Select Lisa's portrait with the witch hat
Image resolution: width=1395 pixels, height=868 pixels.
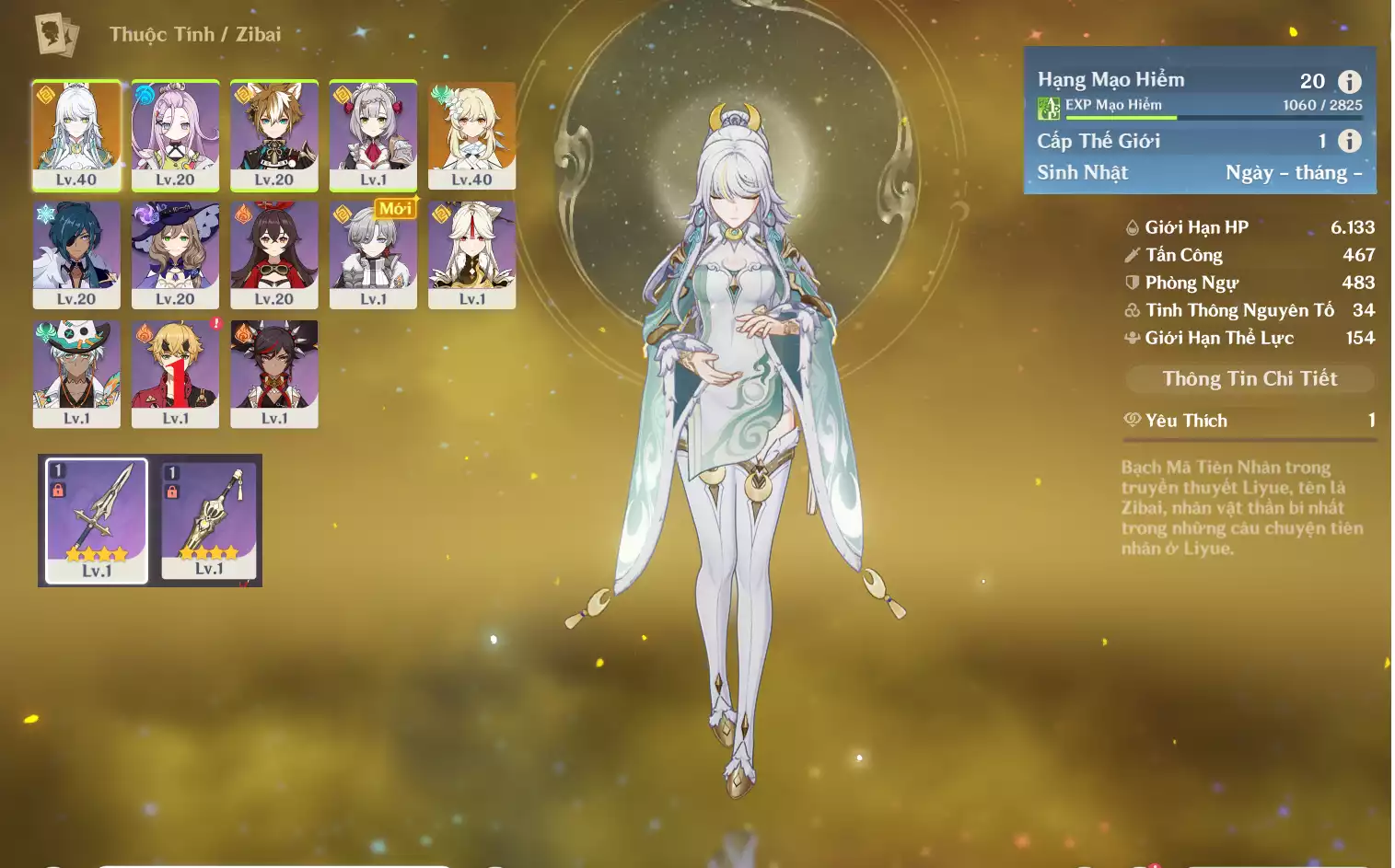[175, 254]
